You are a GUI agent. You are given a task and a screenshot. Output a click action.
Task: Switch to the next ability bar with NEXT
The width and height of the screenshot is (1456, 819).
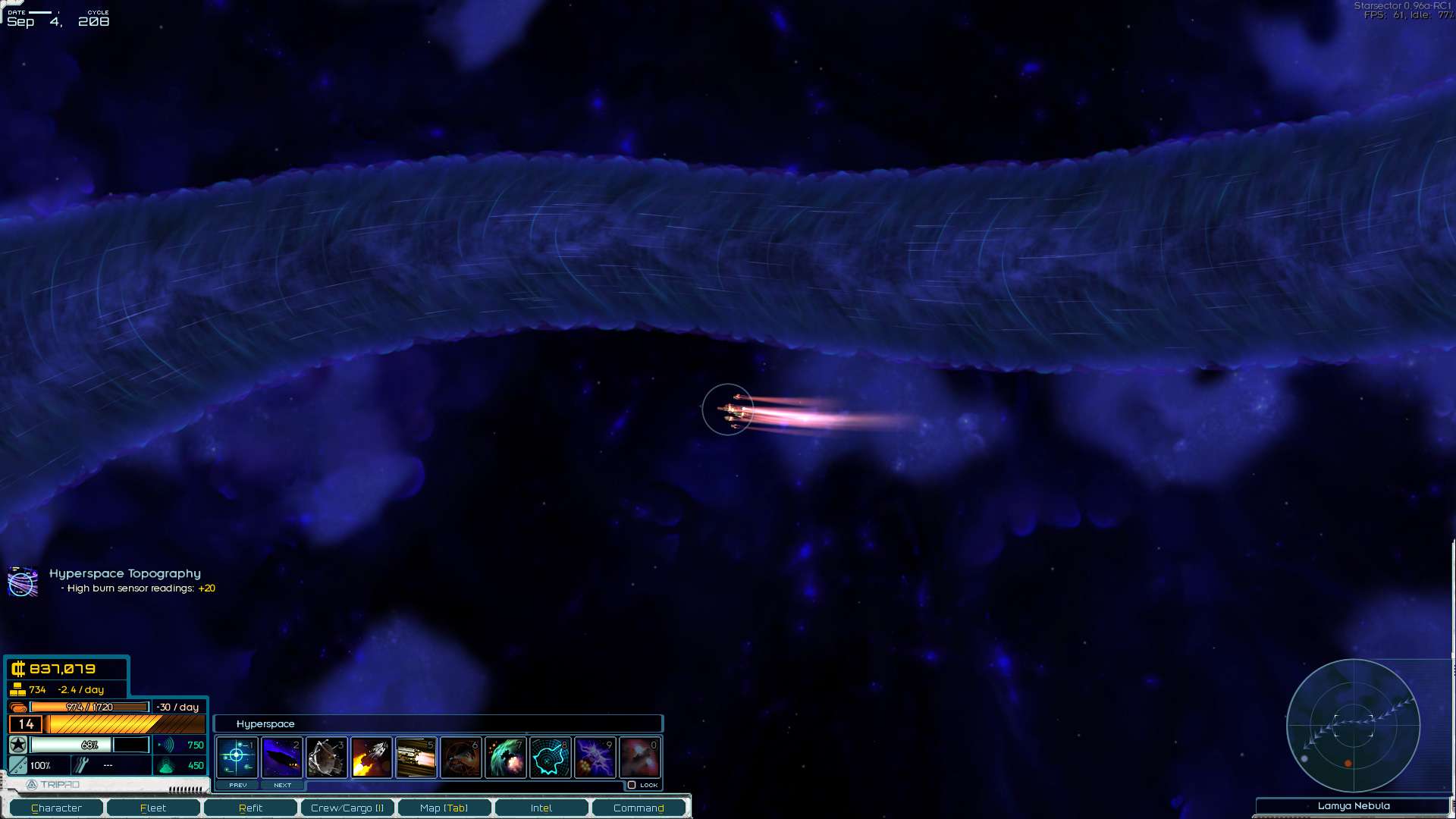[282, 786]
